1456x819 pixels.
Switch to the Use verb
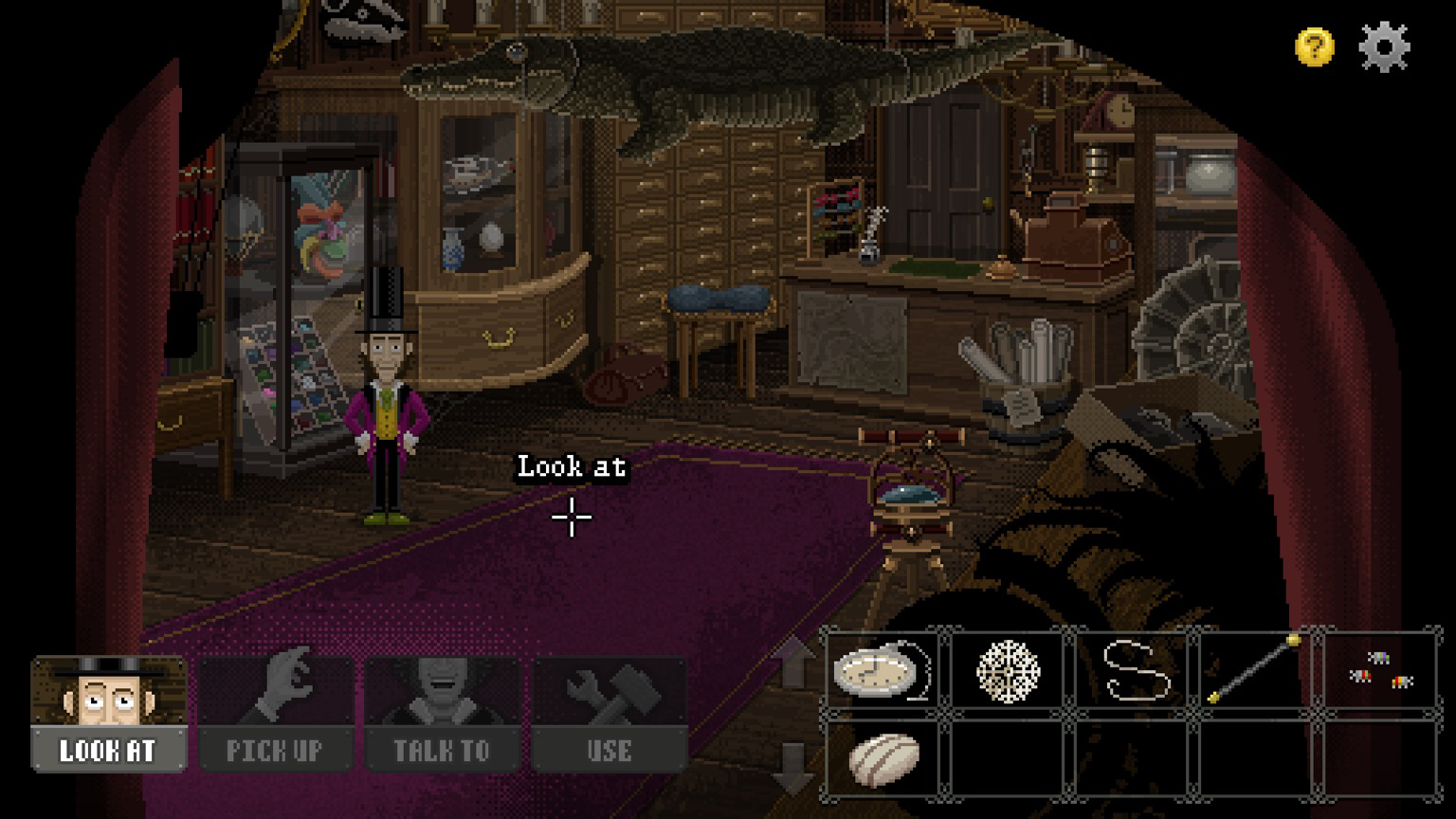609,714
